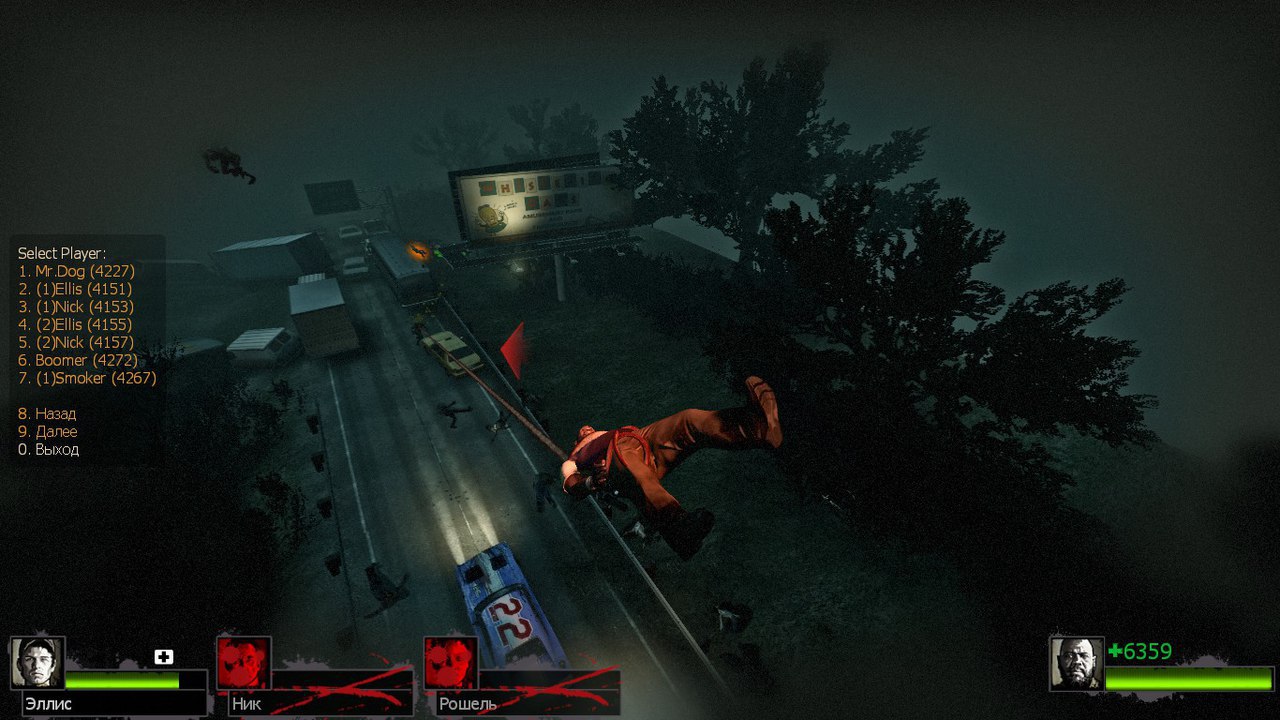The width and height of the screenshot is (1280, 720).
Task: Click the dead Ник teammate portrait
Action: click(244, 662)
